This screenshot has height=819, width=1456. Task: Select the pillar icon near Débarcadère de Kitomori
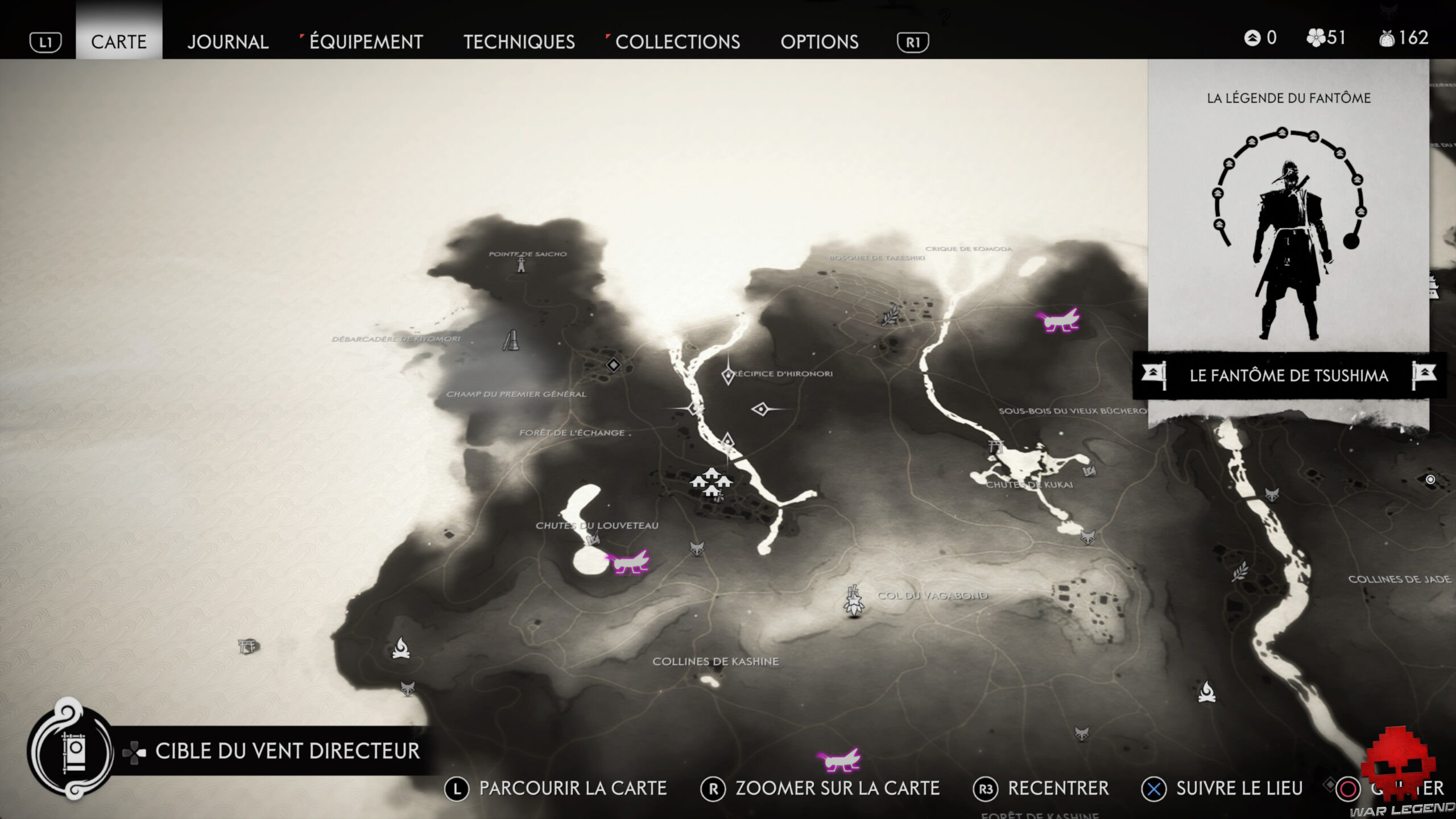click(x=513, y=342)
